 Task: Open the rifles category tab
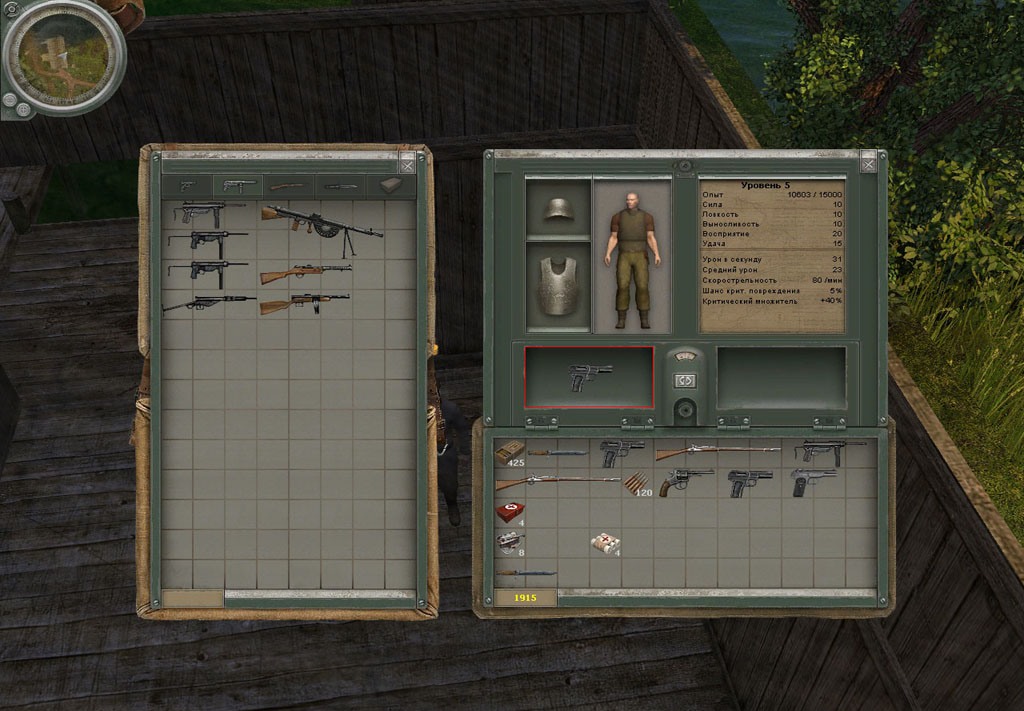(289, 186)
